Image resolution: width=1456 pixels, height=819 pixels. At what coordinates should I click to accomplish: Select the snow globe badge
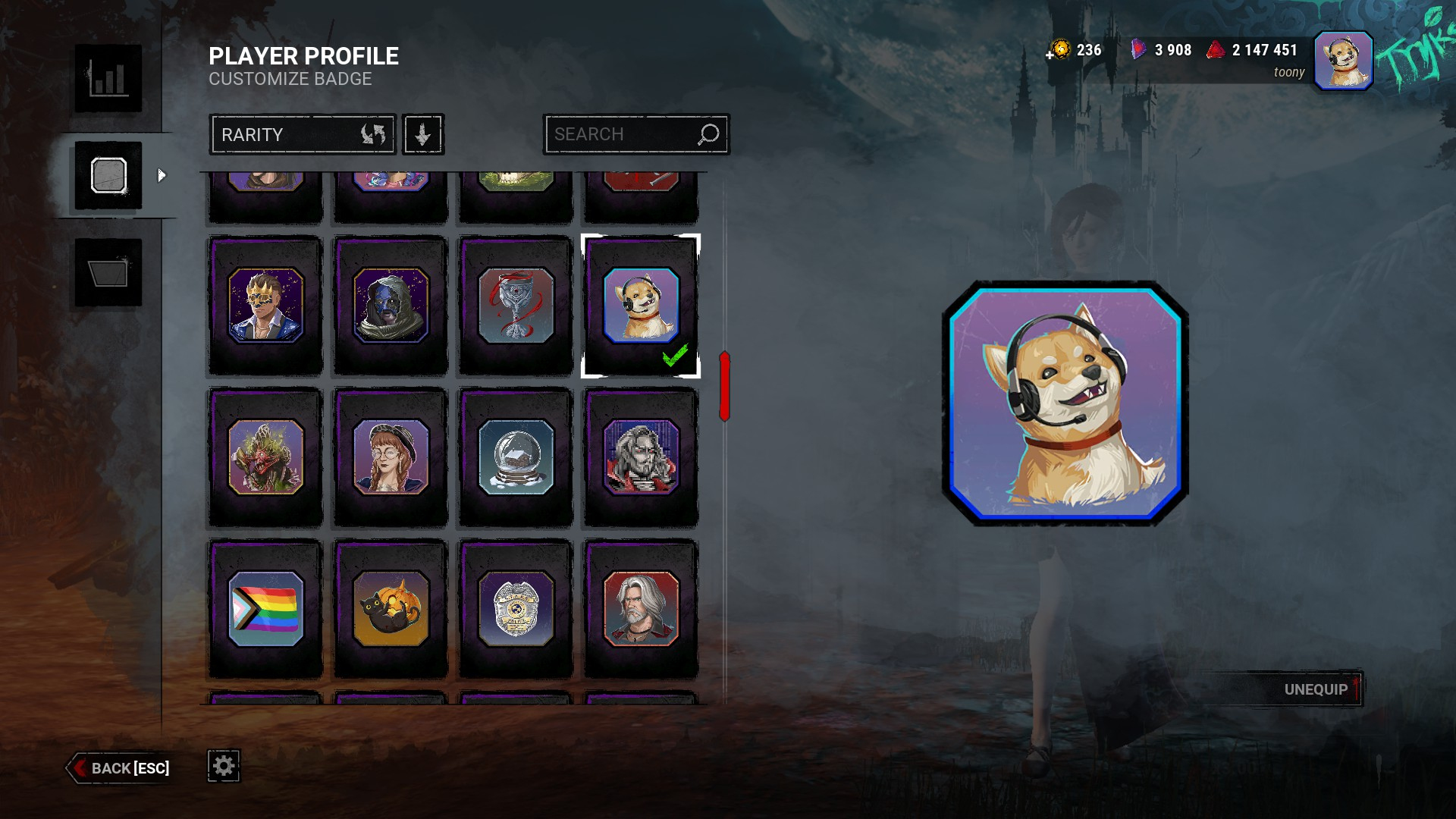click(x=516, y=457)
